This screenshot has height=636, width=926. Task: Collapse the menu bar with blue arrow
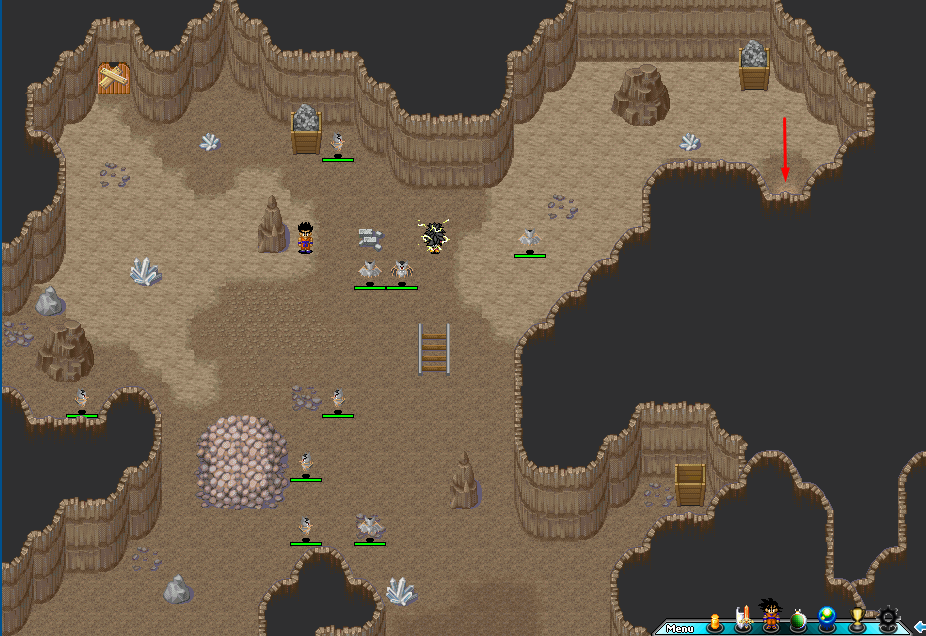(x=919, y=627)
